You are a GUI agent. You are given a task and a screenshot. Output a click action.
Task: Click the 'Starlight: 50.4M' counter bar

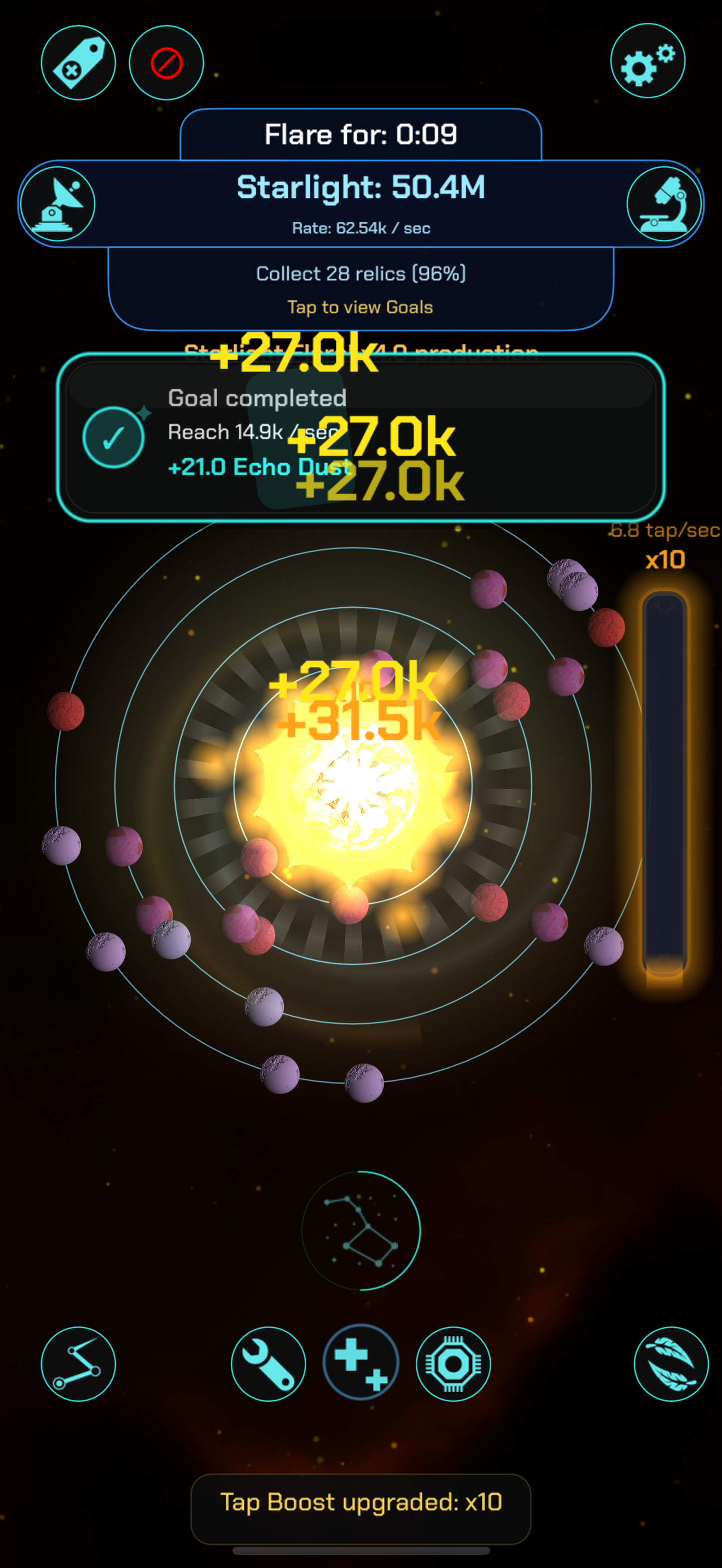point(360,187)
